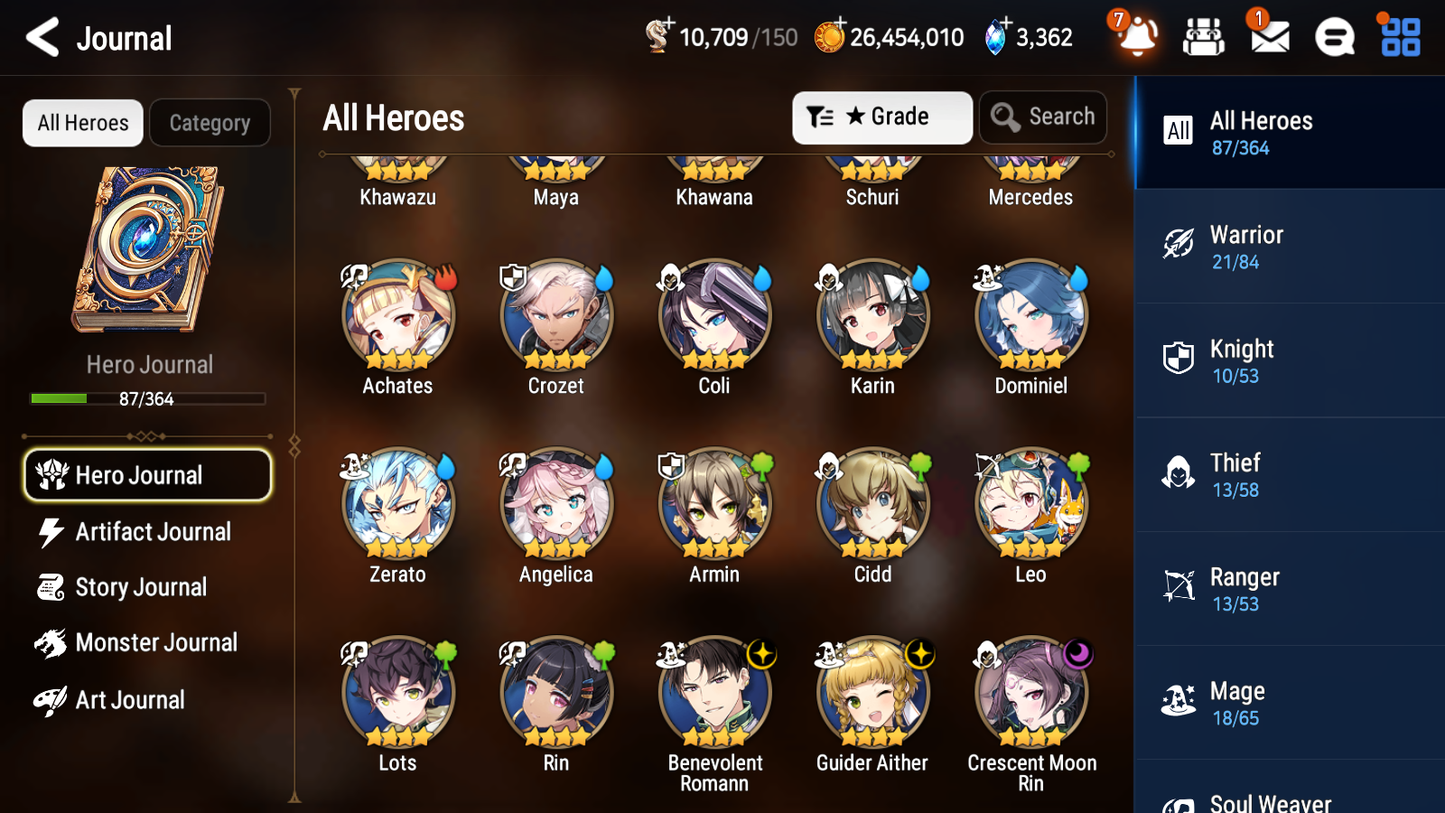
Task: Purchase more gold via the plus icon
Action: tap(839, 25)
